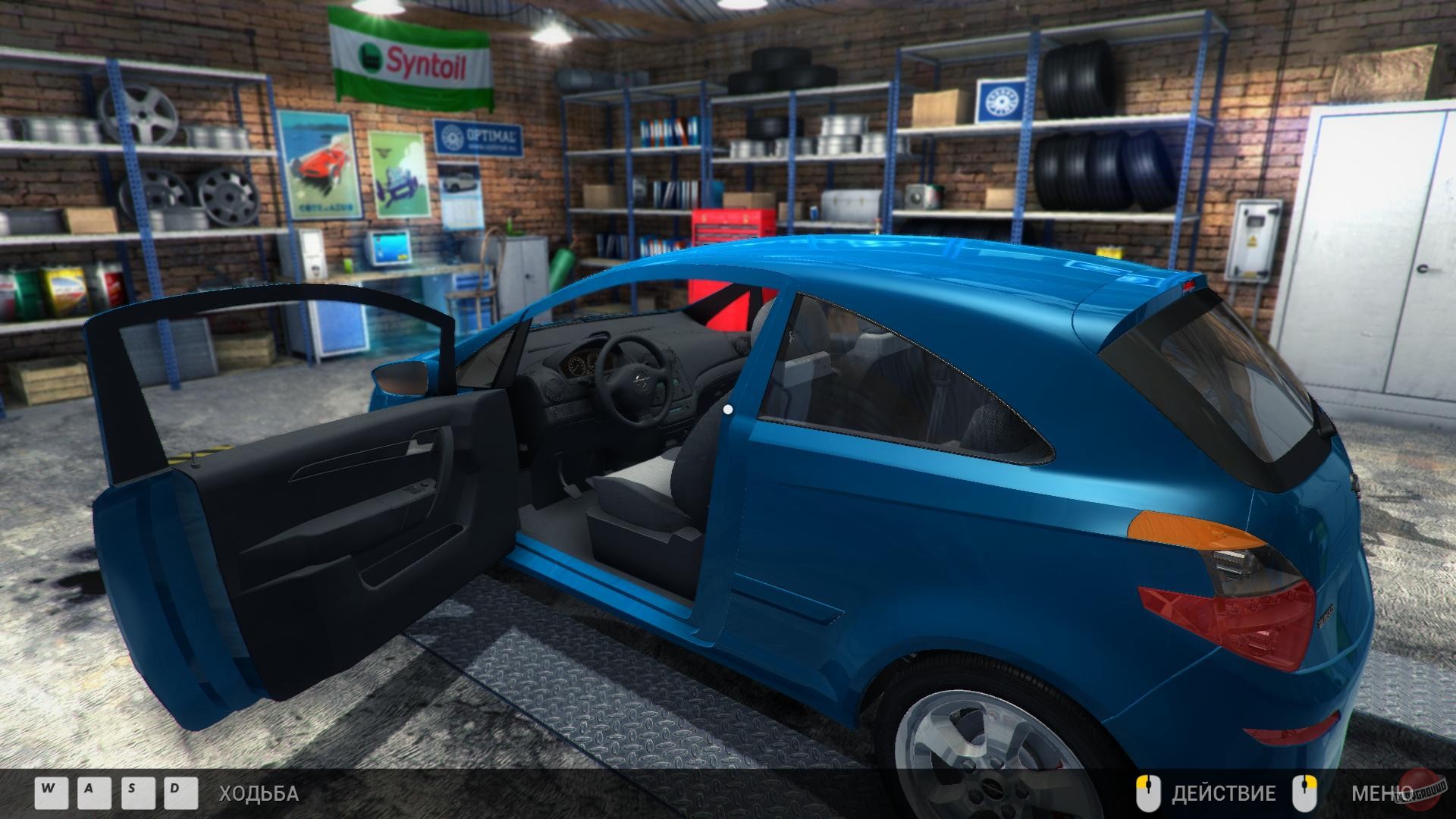
Task: Select the ДЕЙСТВИЕ mouse icon
Action: (x=1150, y=792)
